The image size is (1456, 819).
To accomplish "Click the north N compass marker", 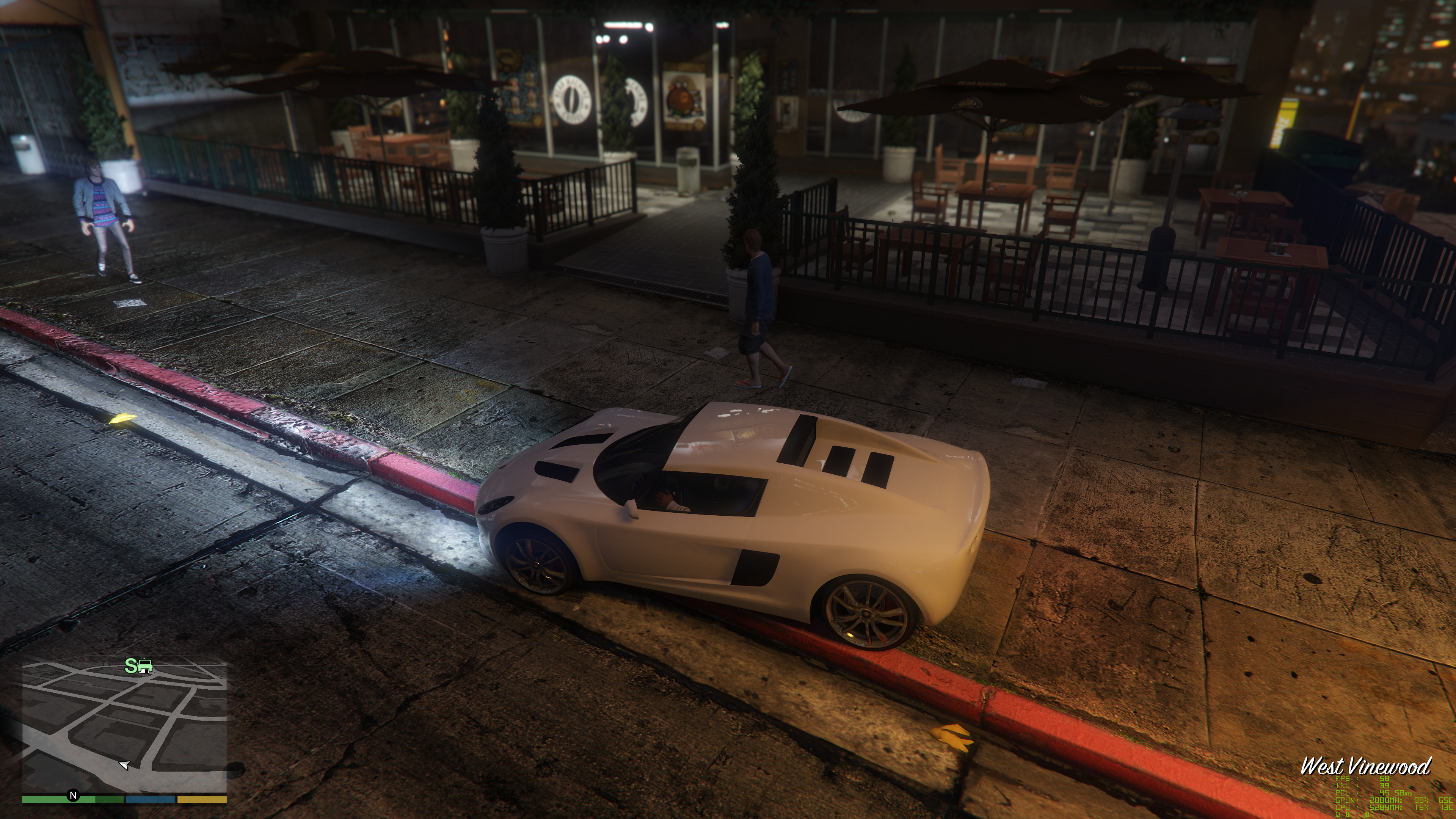I will 73,795.
